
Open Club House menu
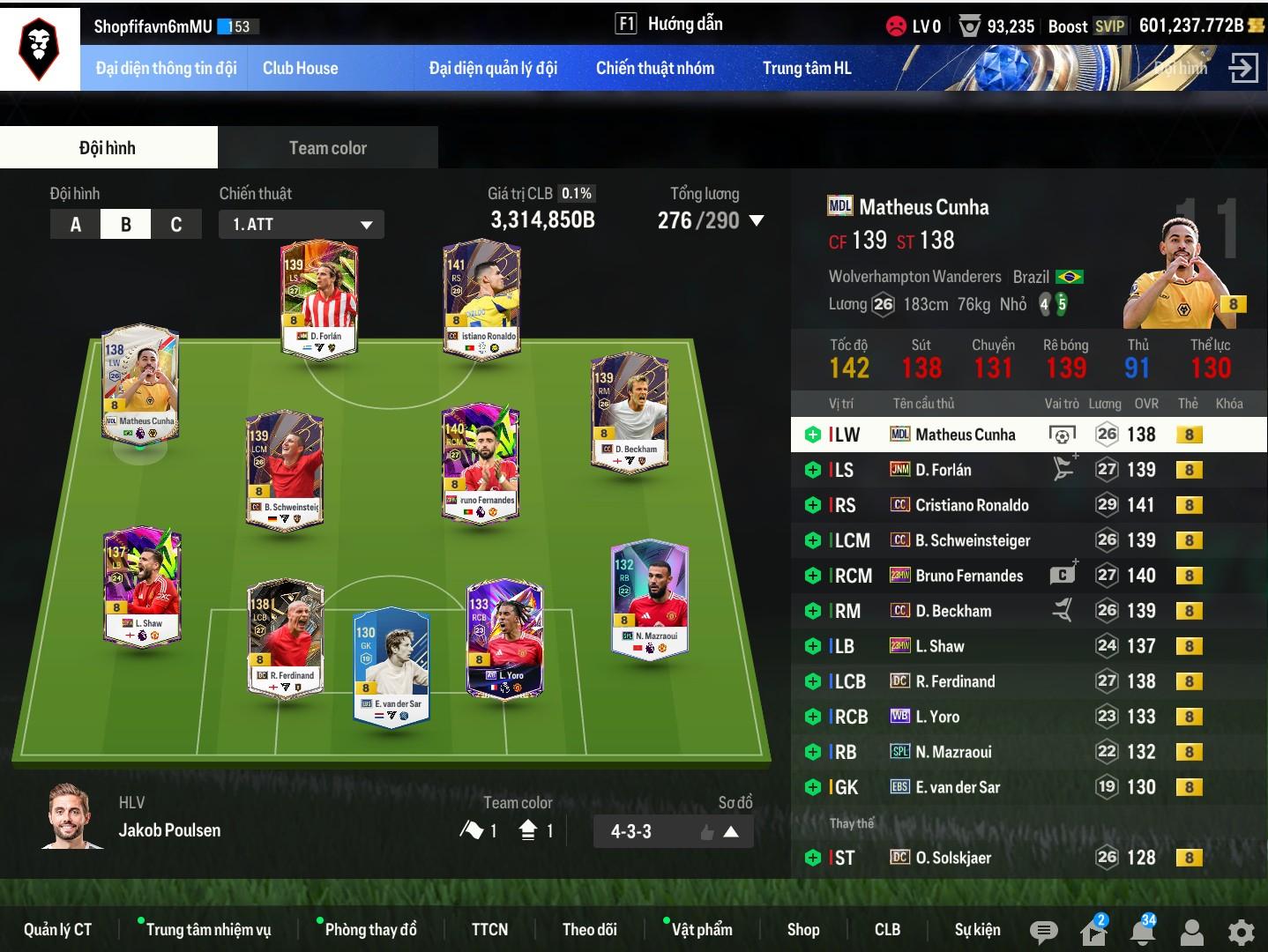(x=300, y=68)
